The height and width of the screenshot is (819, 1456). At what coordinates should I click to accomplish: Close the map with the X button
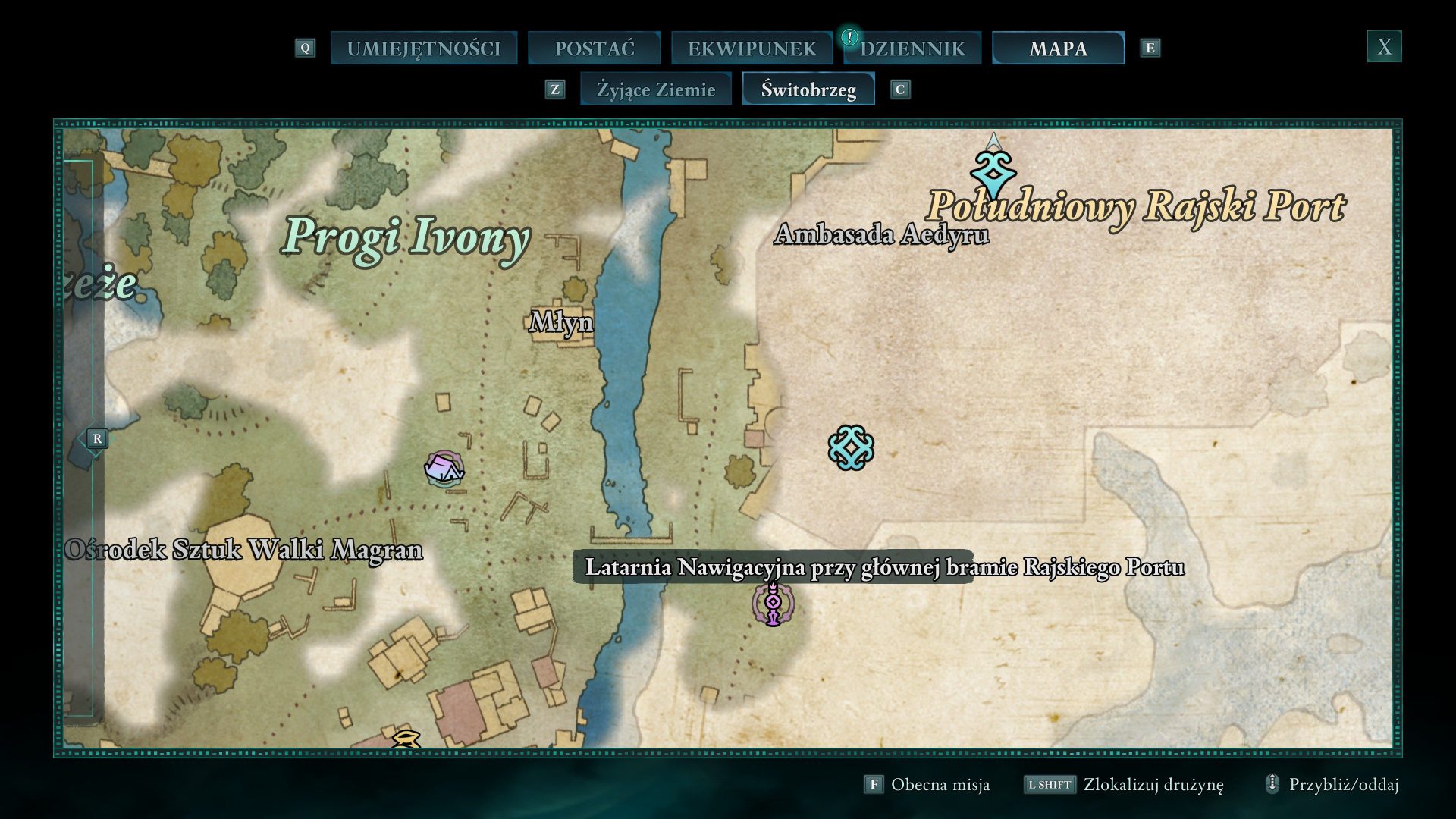tap(1384, 47)
